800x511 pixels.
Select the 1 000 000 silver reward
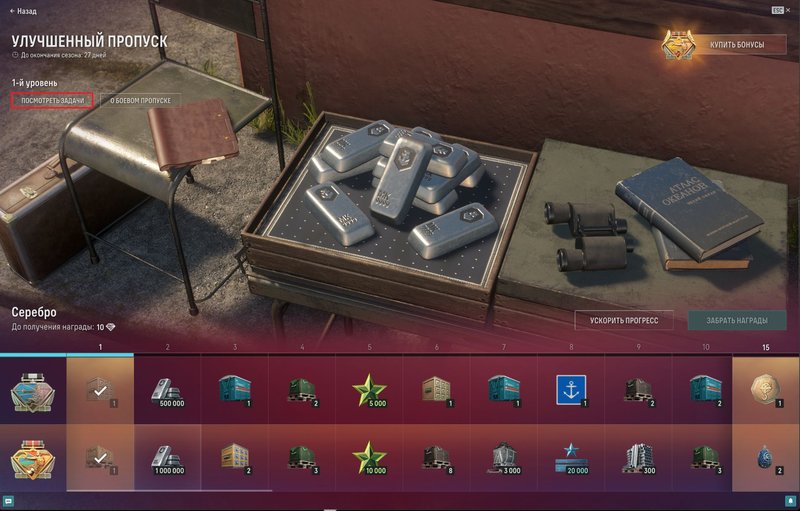click(x=167, y=458)
